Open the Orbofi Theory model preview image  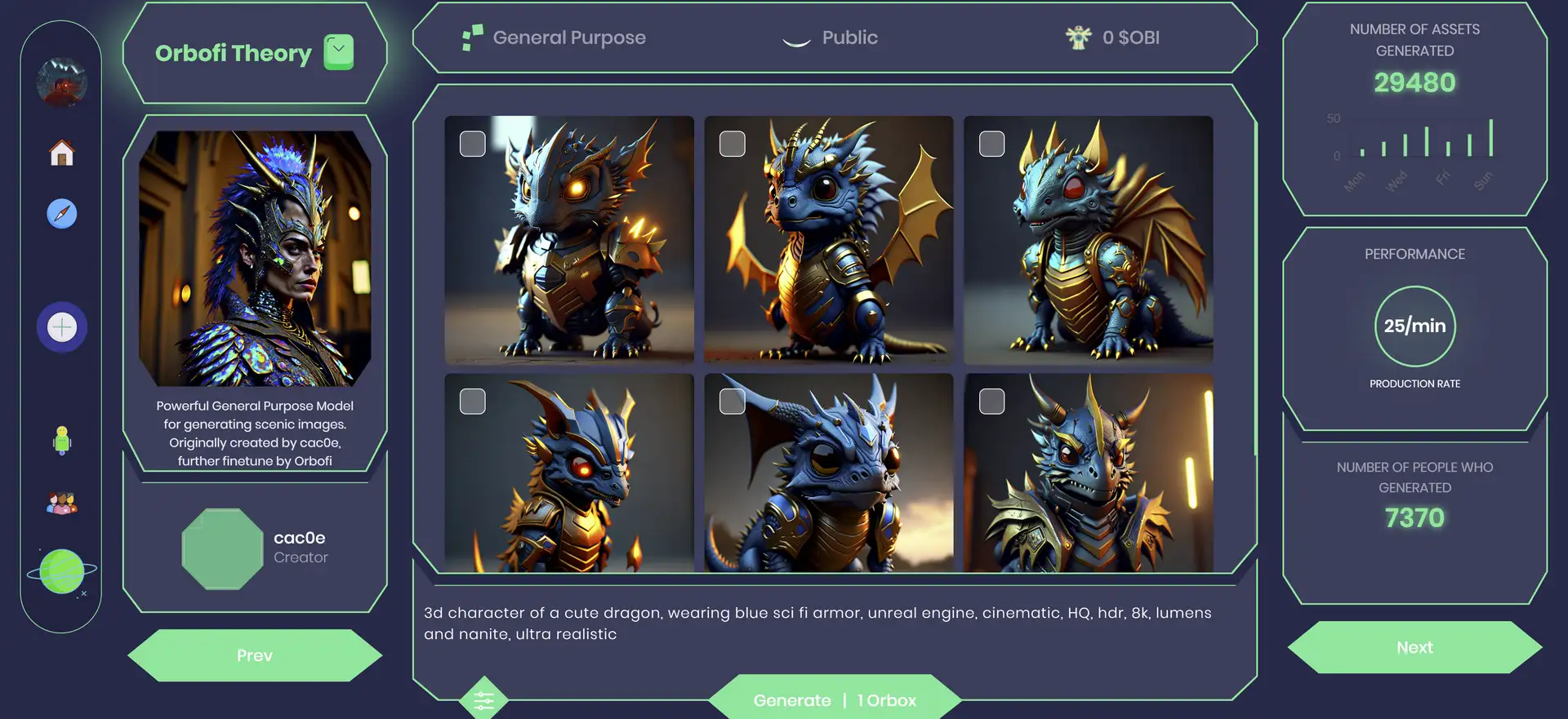255,258
